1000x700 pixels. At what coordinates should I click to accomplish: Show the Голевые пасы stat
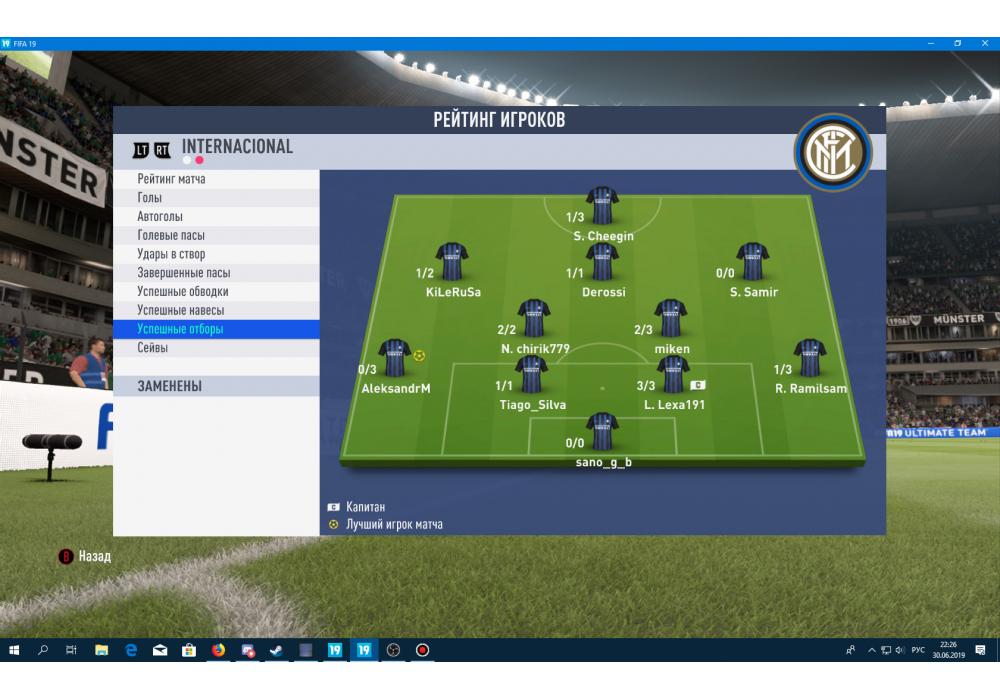click(x=171, y=236)
